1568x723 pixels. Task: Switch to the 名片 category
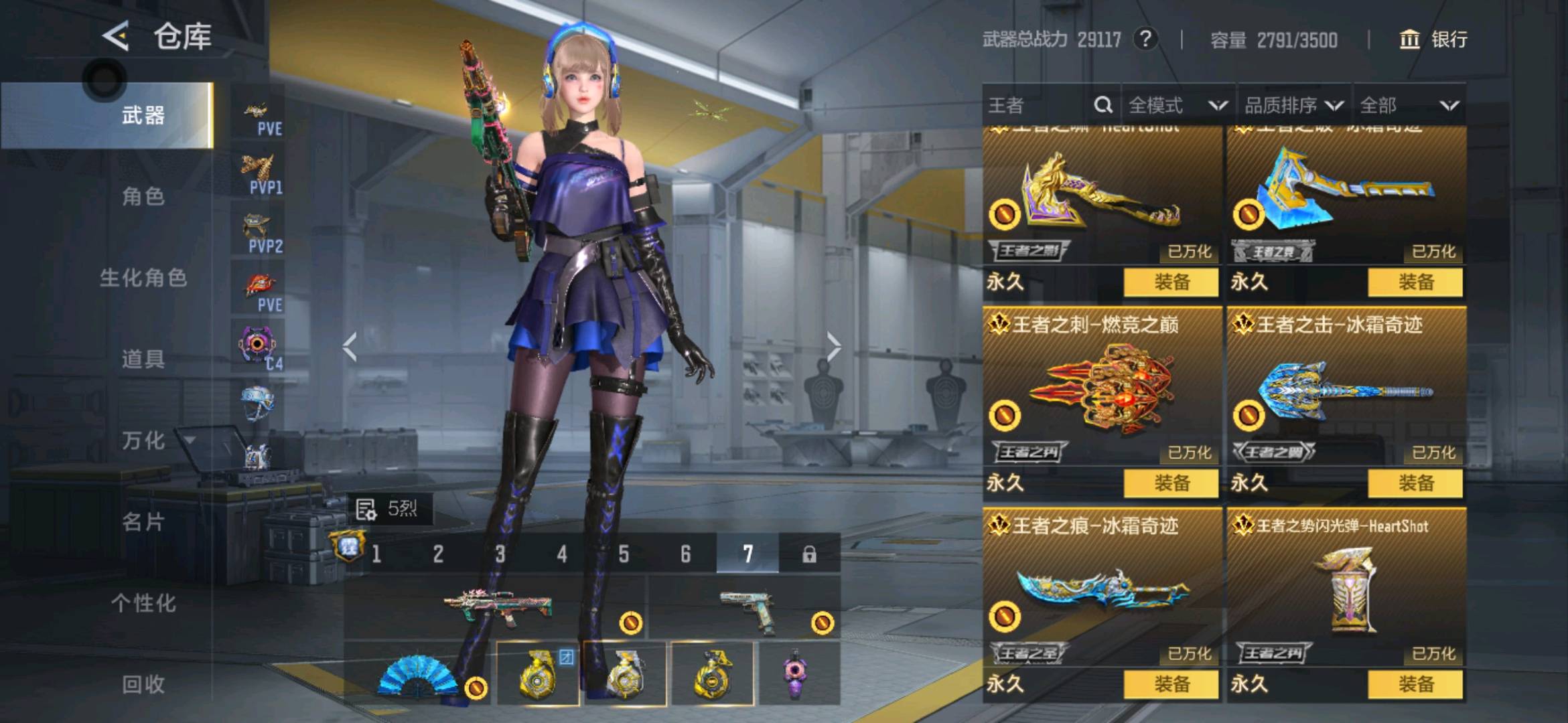[143, 522]
